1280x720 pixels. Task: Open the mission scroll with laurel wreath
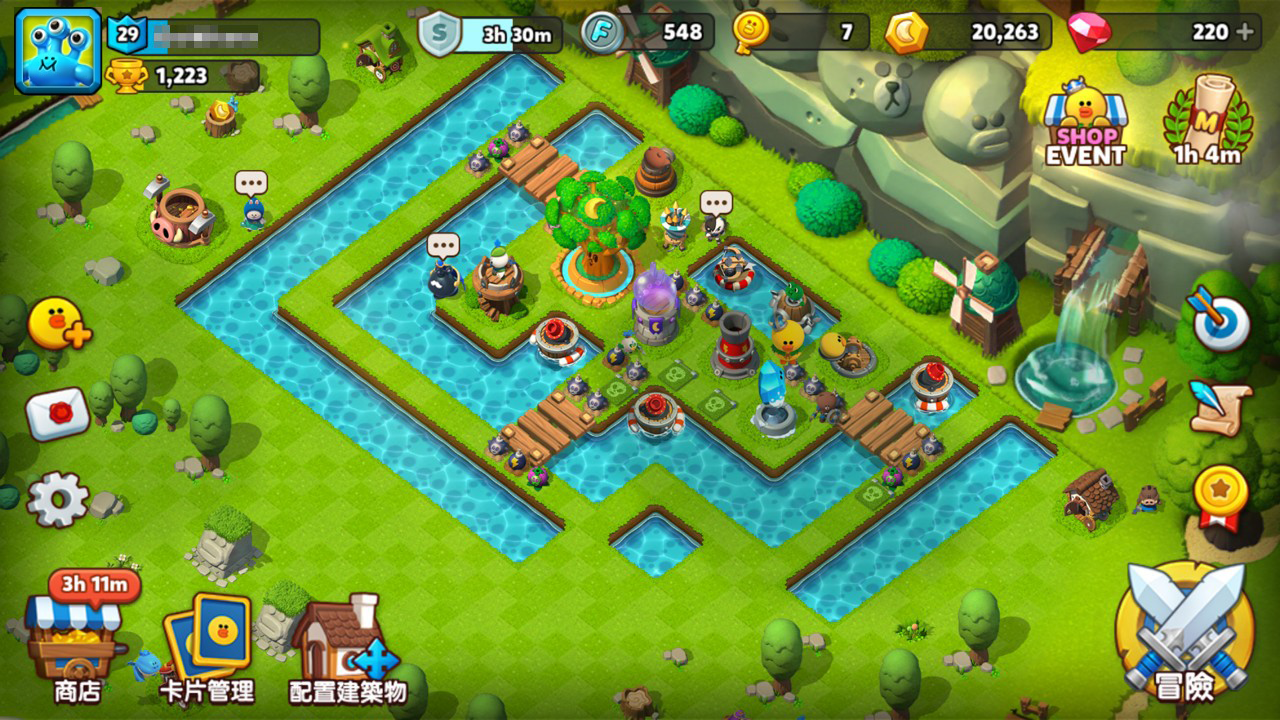(1207, 121)
